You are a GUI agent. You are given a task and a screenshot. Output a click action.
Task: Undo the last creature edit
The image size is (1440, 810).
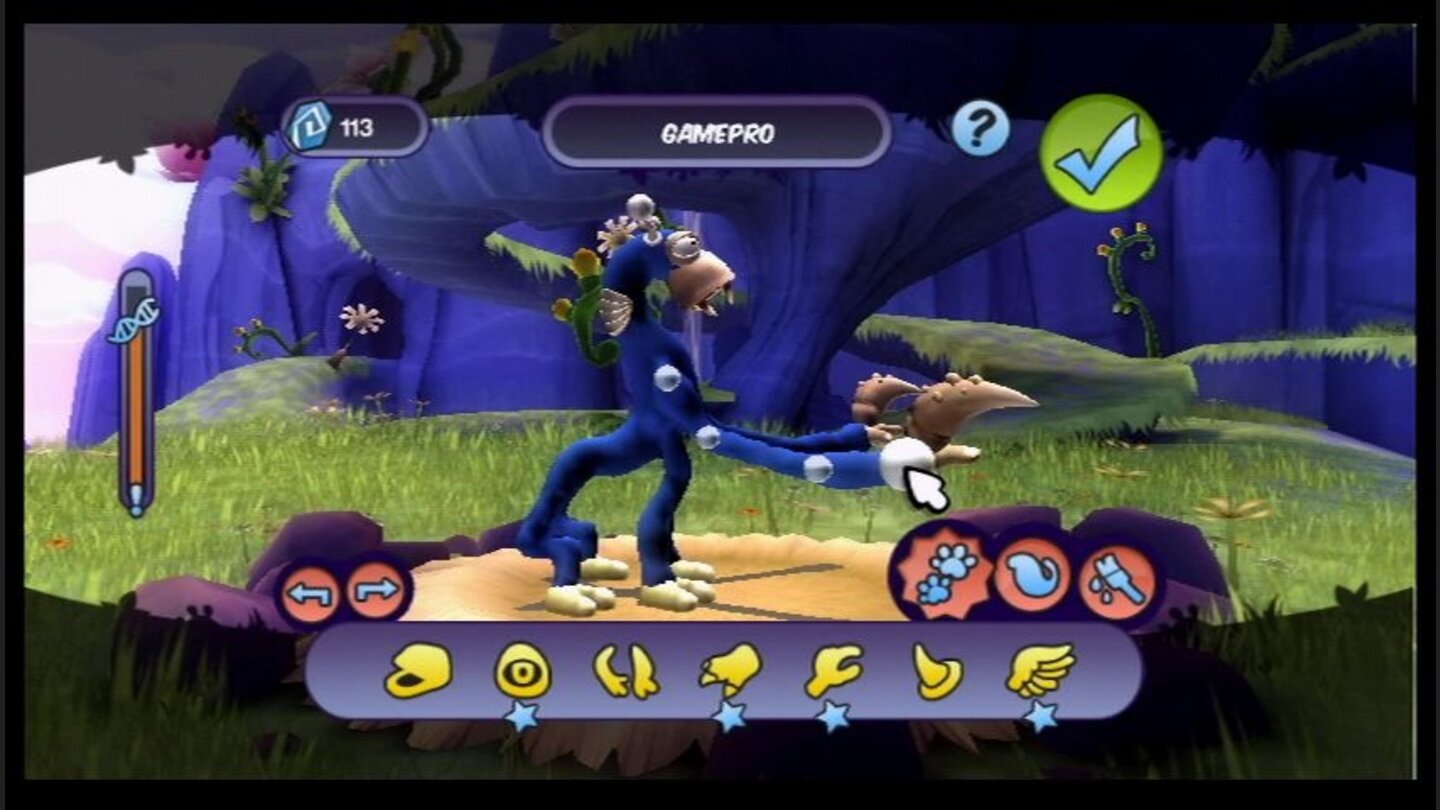click(311, 592)
